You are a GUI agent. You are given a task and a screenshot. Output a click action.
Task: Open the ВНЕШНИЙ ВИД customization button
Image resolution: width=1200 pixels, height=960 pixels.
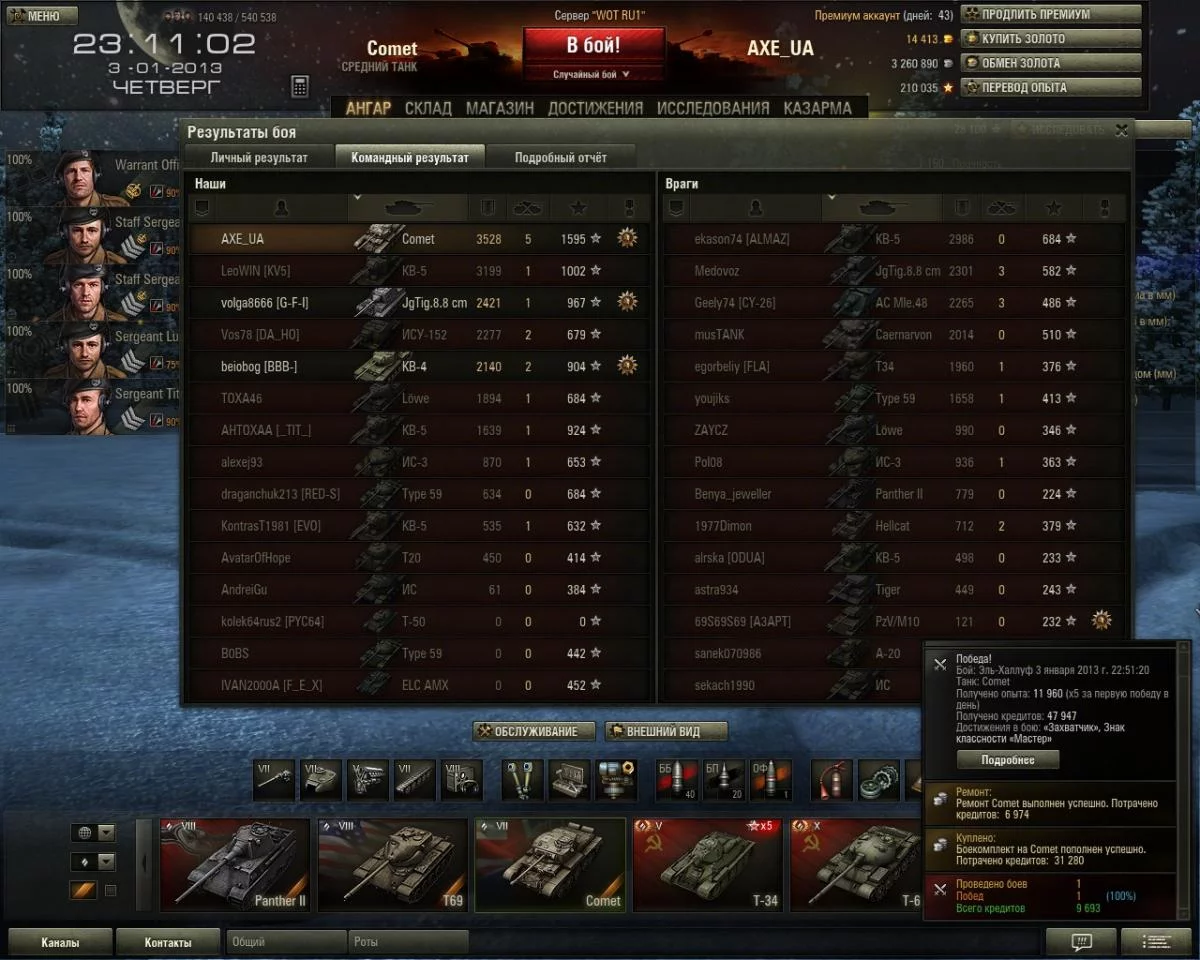pos(666,732)
